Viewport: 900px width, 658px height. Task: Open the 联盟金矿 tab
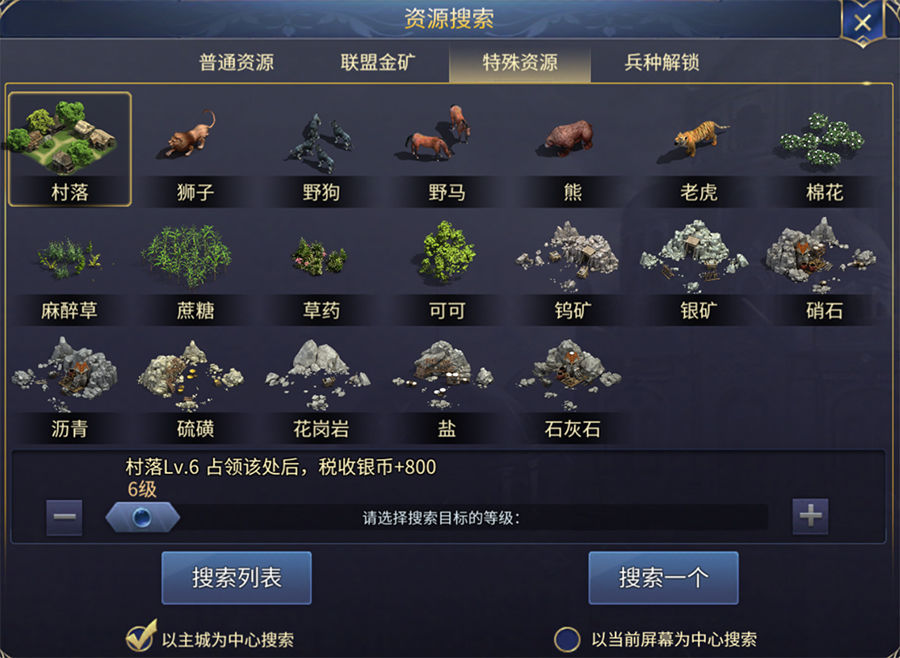(378, 62)
